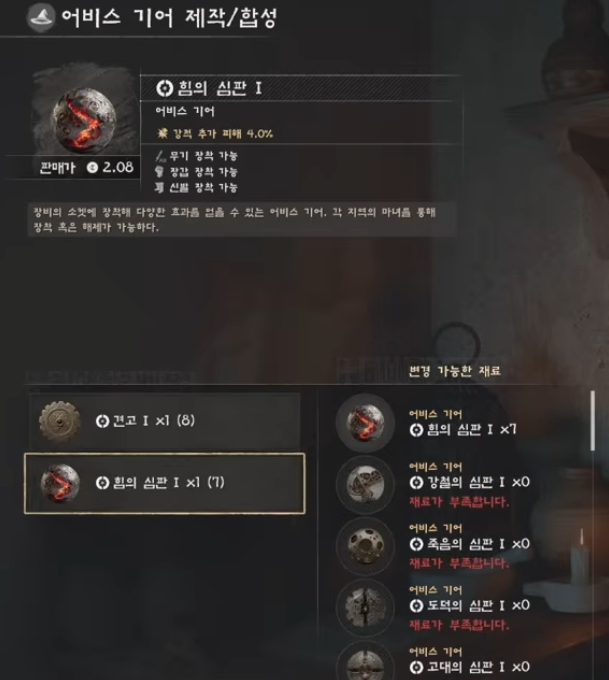This screenshot has height=680, width=609.
Task: Choose 강철의 심판 I from material list
Action: pos(460,483)
